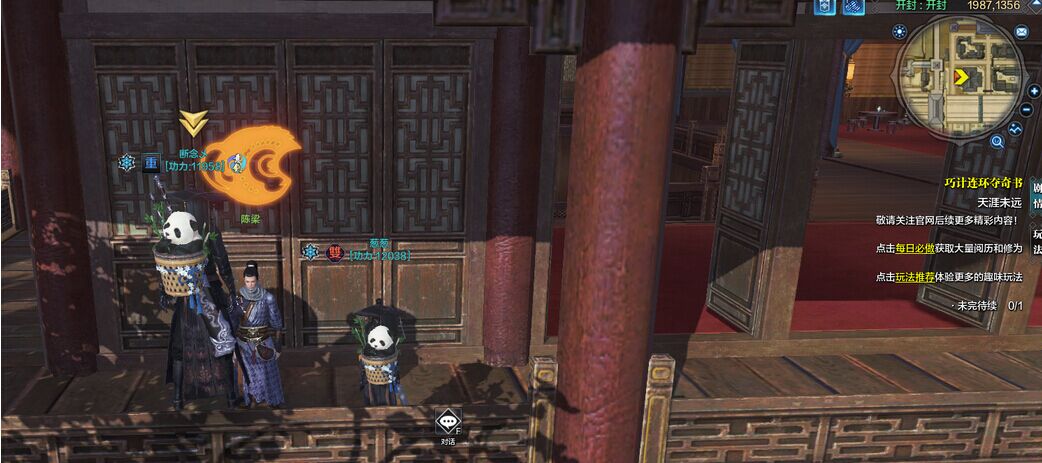Click the magnifier search icon below the minimap

coord(997,142)
